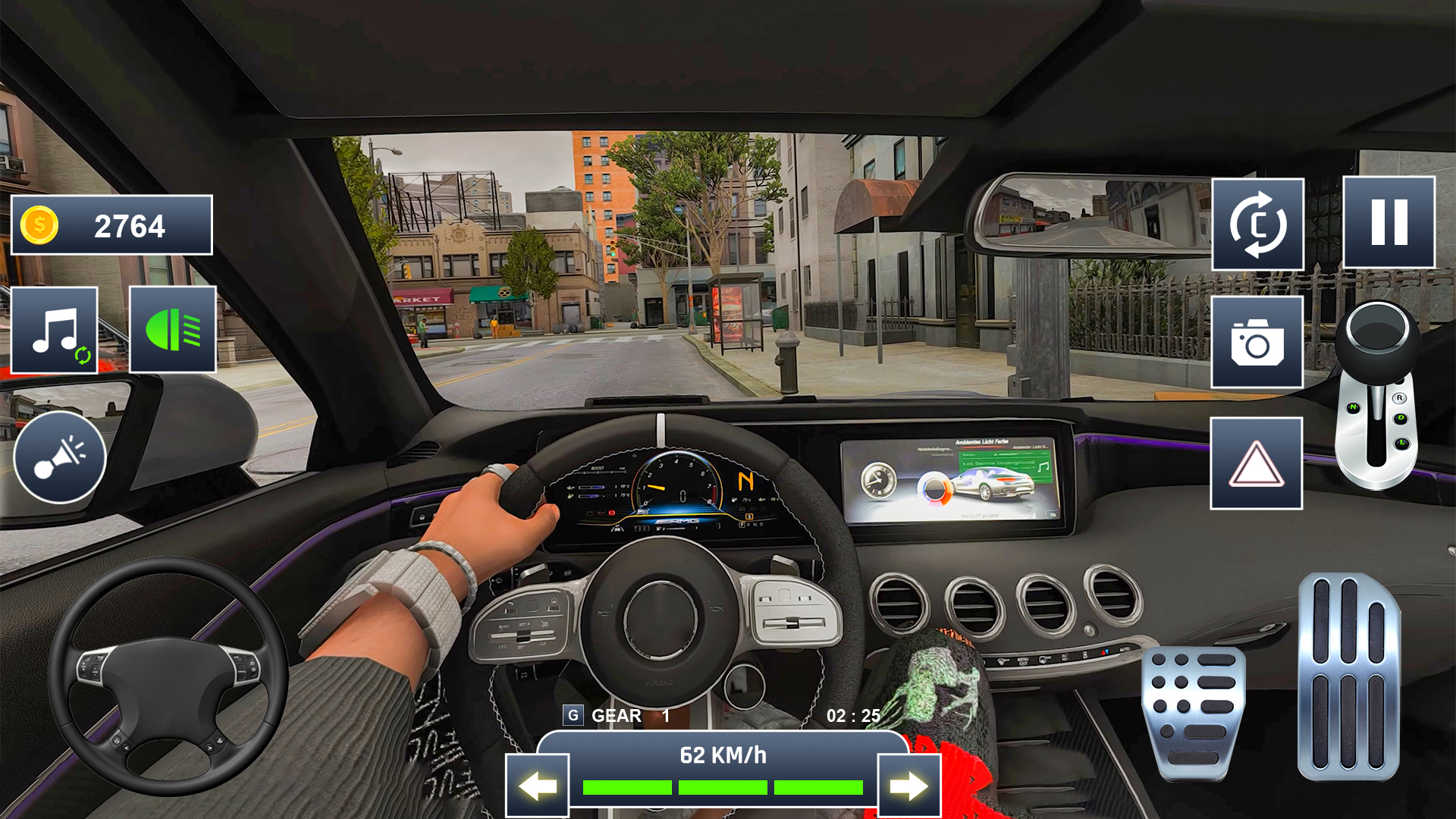Switch the camera view
Image resolution: width=1456 pixels, height=819 pixels.
(x=1257, y=225)
